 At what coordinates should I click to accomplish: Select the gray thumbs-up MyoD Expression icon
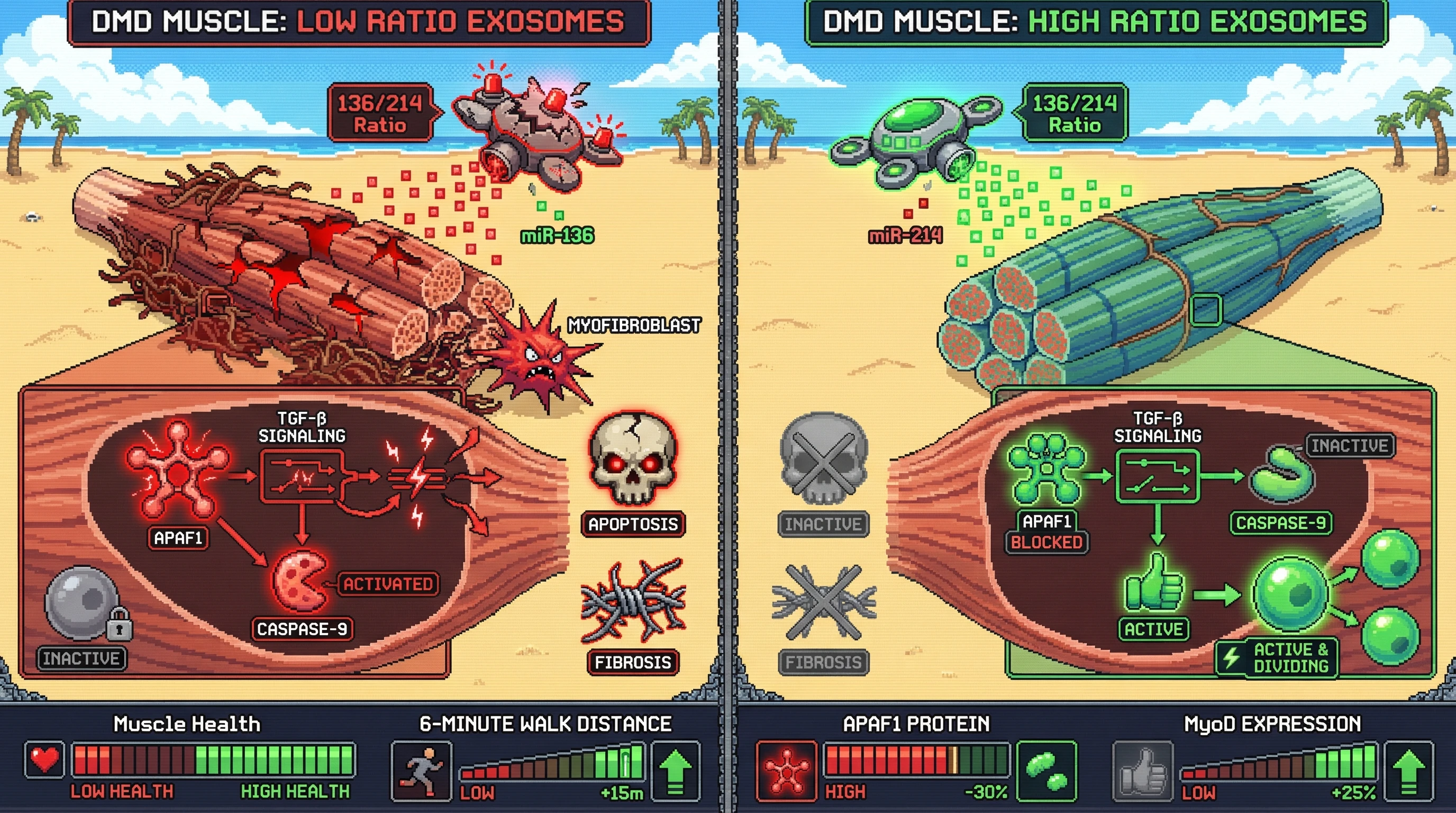coord(1142,771)
